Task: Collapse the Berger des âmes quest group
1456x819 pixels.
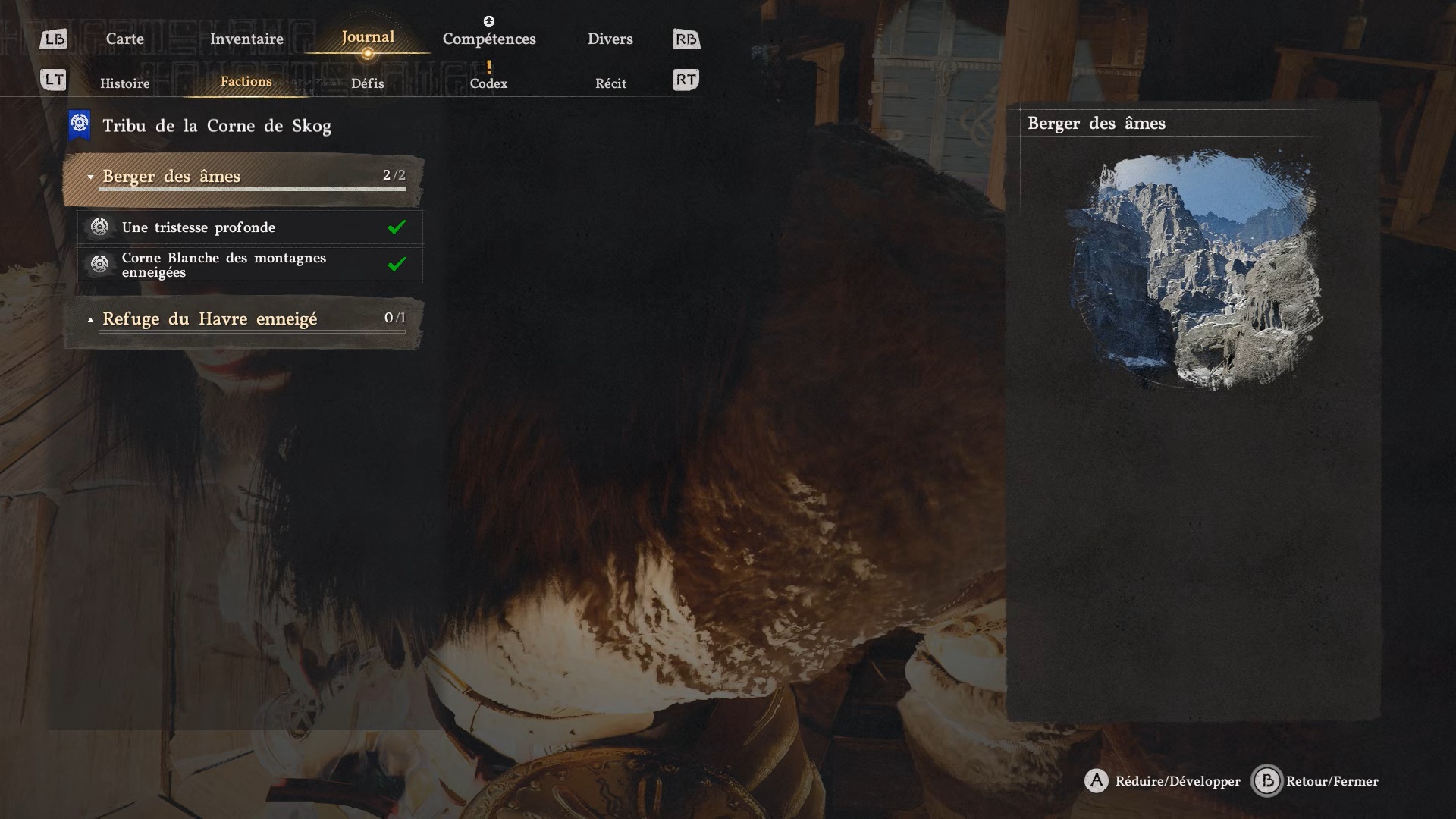Action: 243,177
